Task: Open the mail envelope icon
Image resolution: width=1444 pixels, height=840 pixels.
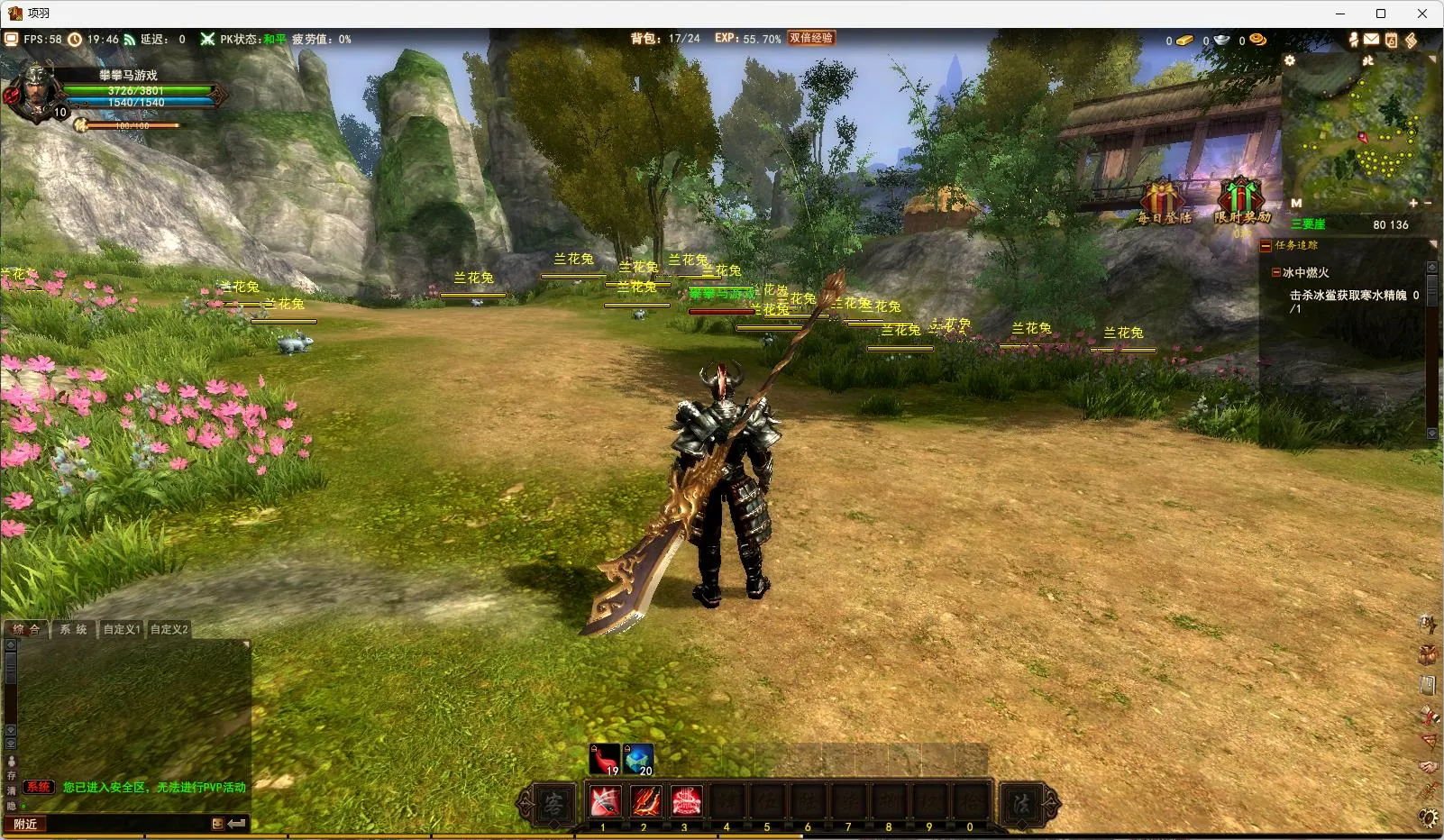Action: pyautogui.click(x=1371, y=40)
